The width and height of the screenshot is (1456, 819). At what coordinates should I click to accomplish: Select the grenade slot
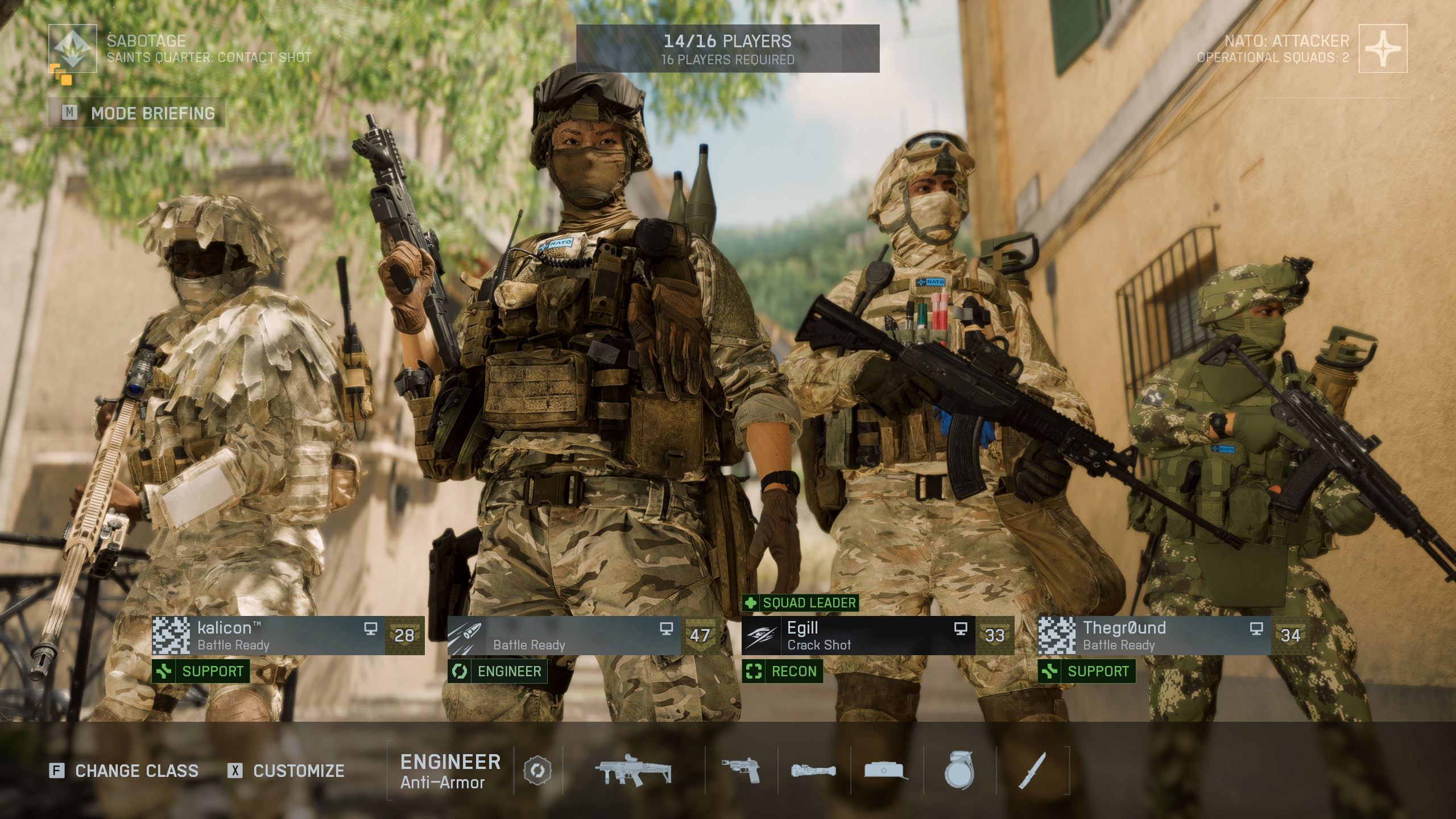point(959,771)
